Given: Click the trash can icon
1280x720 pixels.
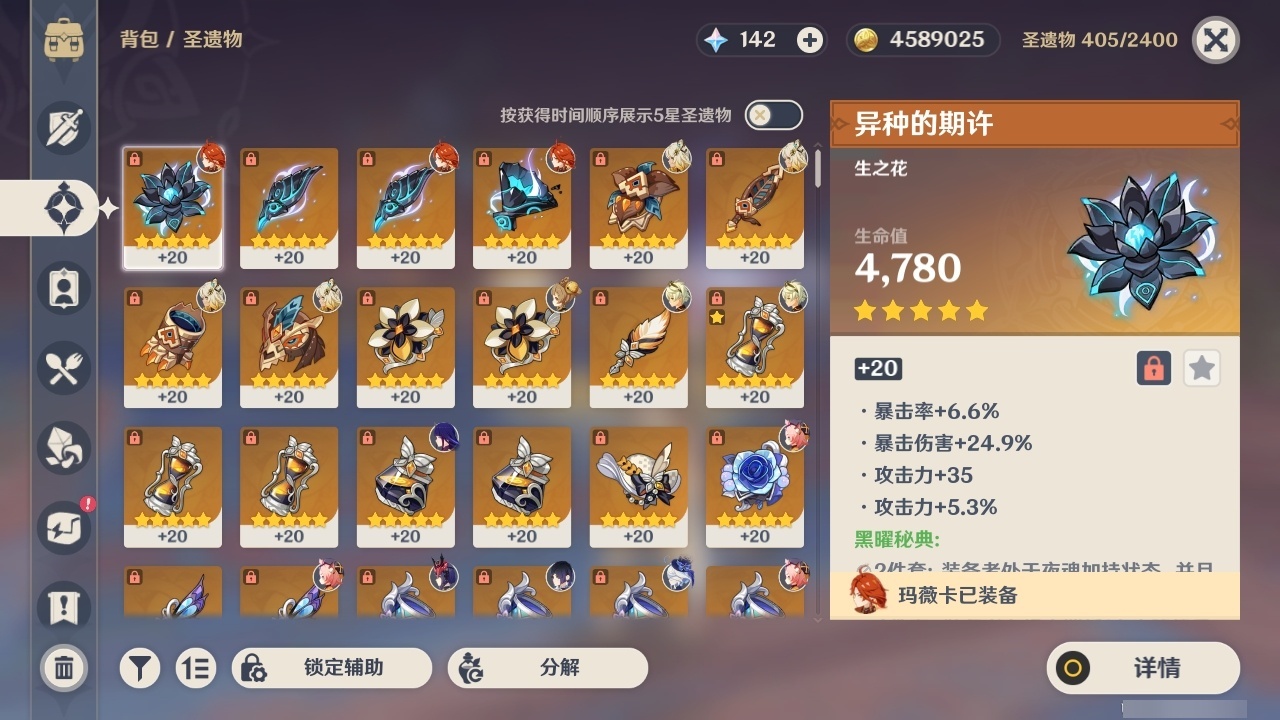Looking at the screenshot, I should click(x=63, y=668).
